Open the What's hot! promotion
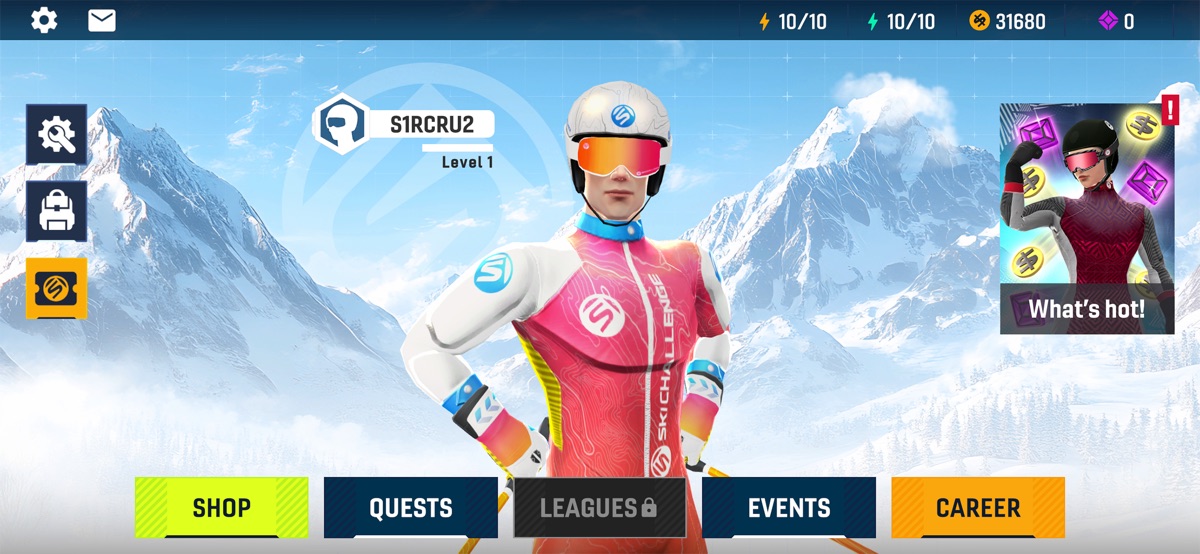 (x=1087, y=218)
